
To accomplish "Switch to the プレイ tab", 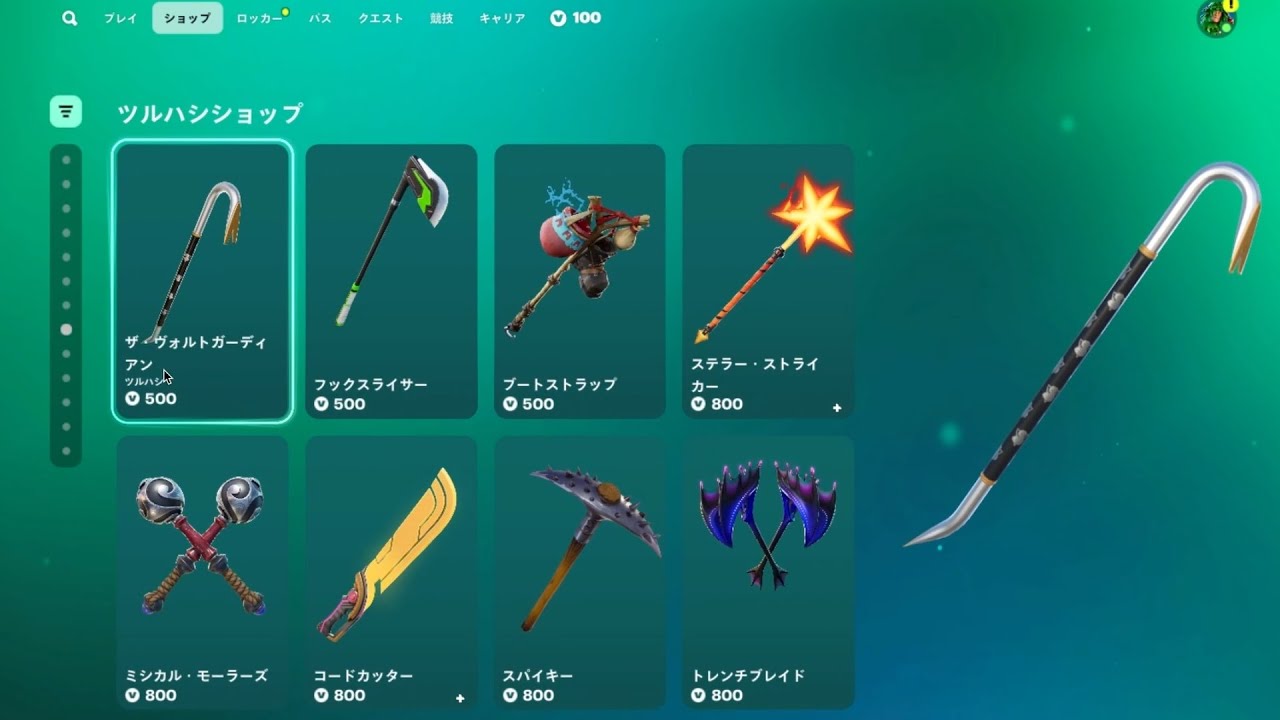I will point(120,18).
